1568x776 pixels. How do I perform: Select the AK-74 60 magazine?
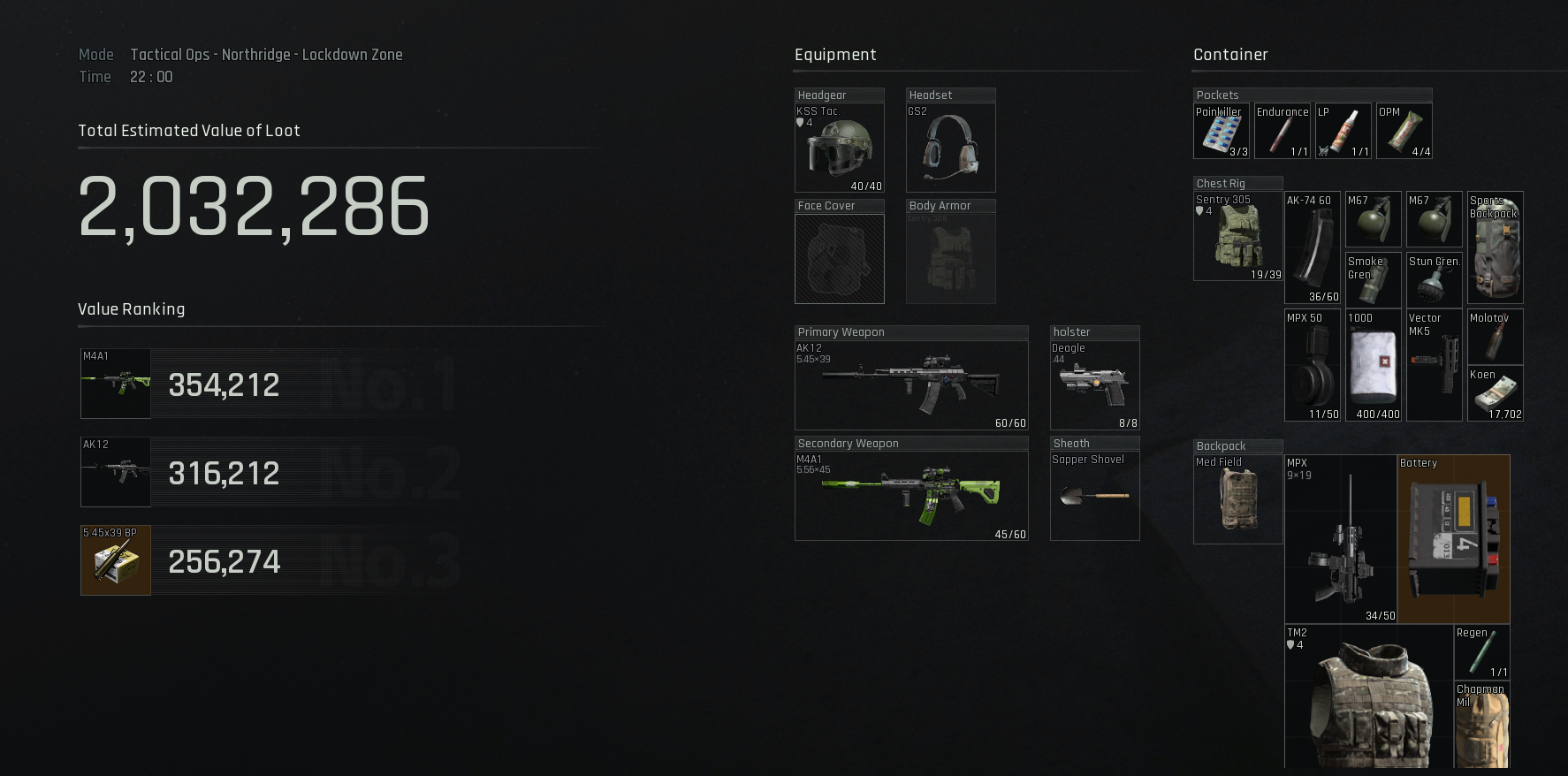point(1312,248)
